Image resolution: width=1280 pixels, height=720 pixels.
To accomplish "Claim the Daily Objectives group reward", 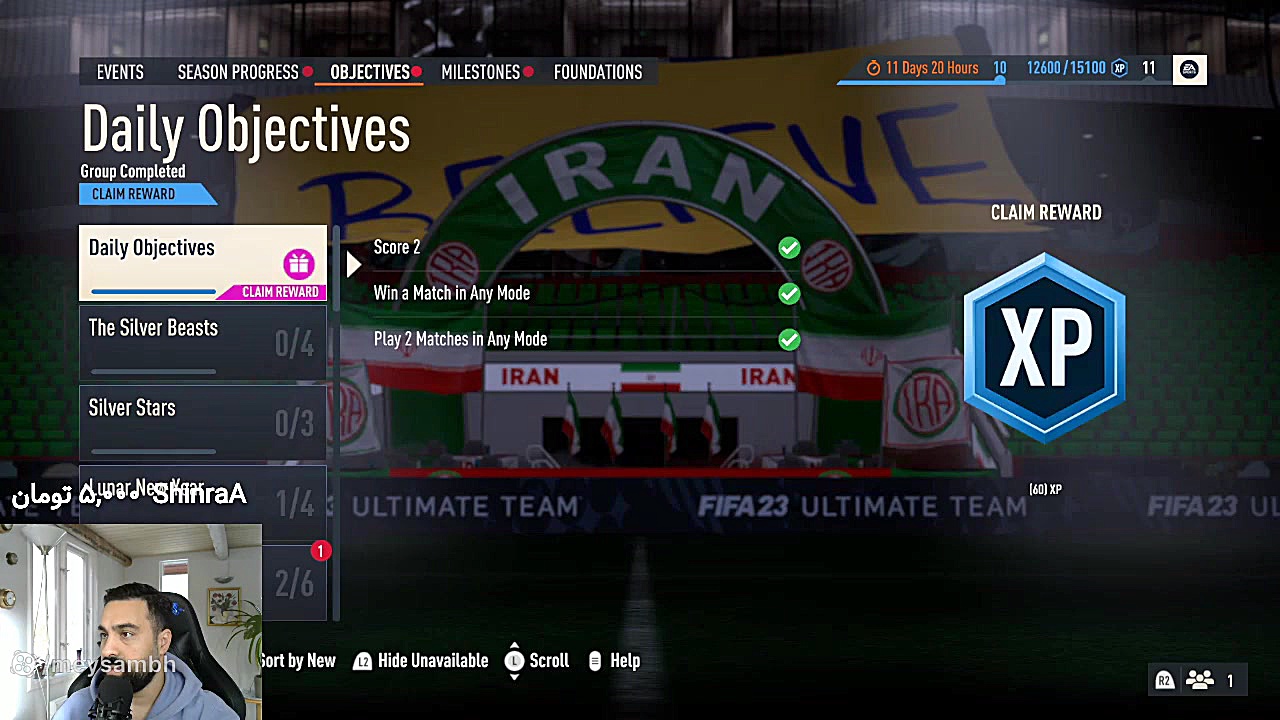I will tap(134, 194).
